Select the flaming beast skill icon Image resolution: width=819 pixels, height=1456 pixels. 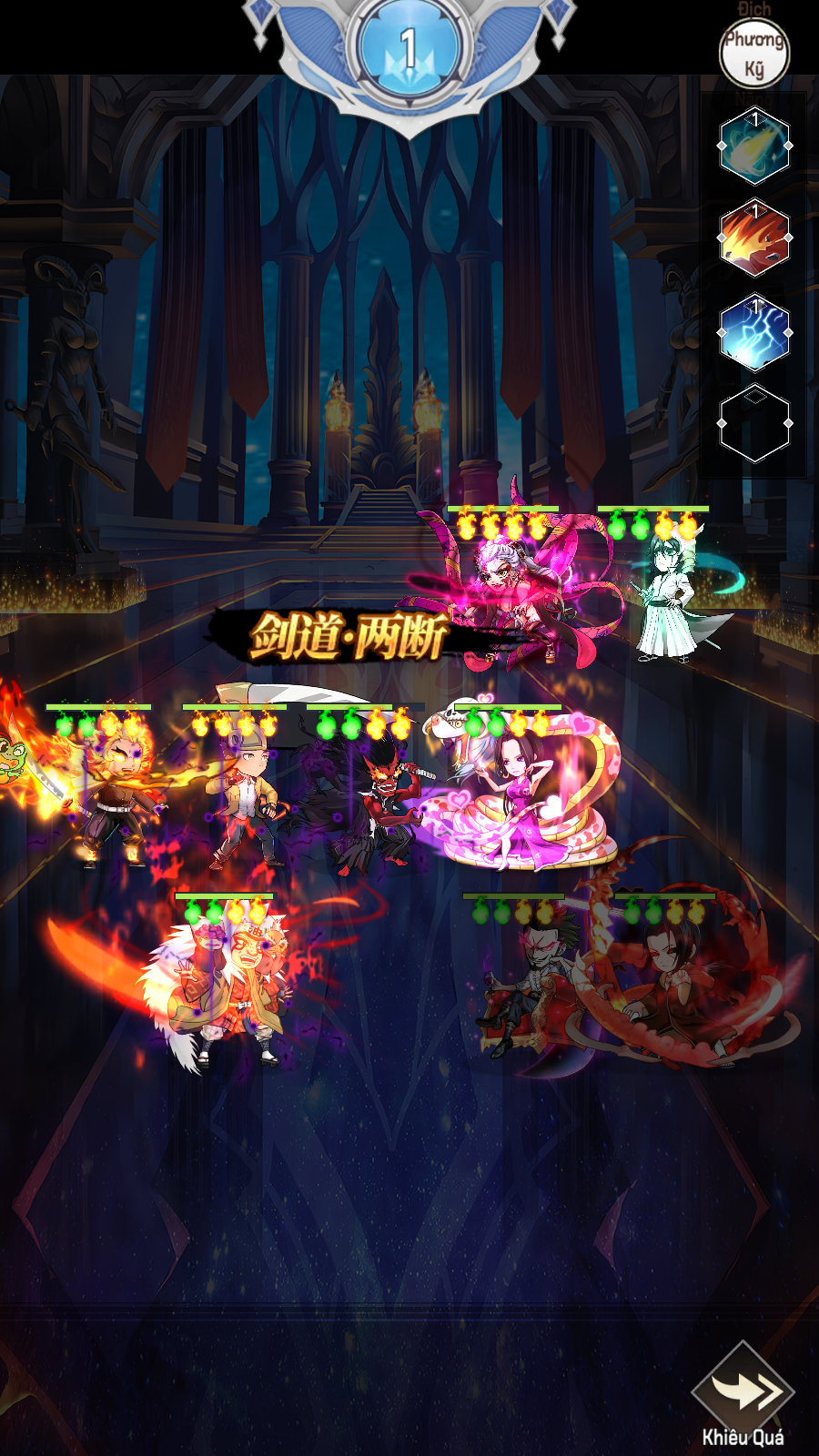[754, 238]
